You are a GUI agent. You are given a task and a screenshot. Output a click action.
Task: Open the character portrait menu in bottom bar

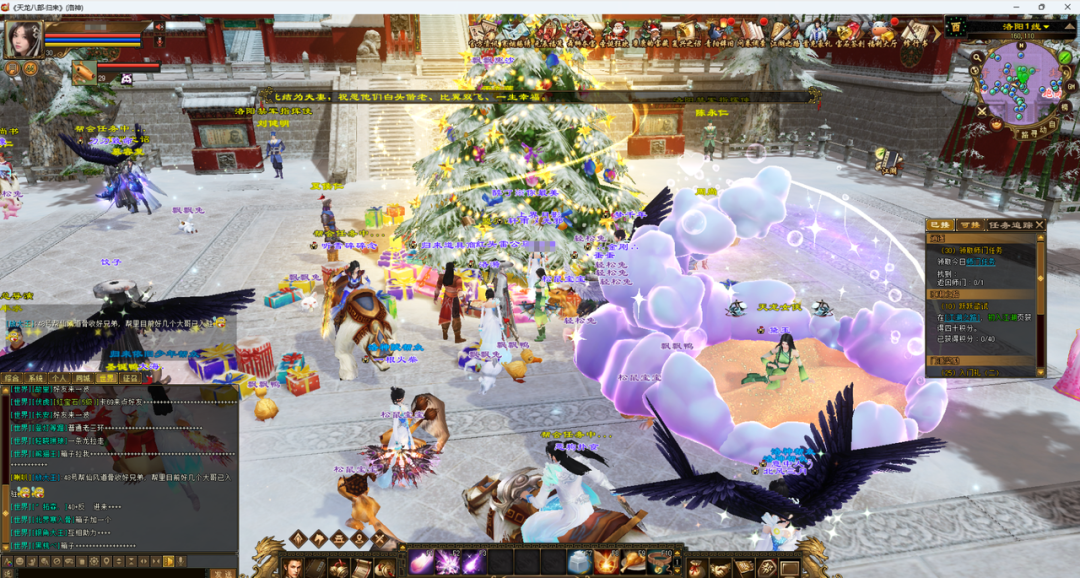[291, 568]
